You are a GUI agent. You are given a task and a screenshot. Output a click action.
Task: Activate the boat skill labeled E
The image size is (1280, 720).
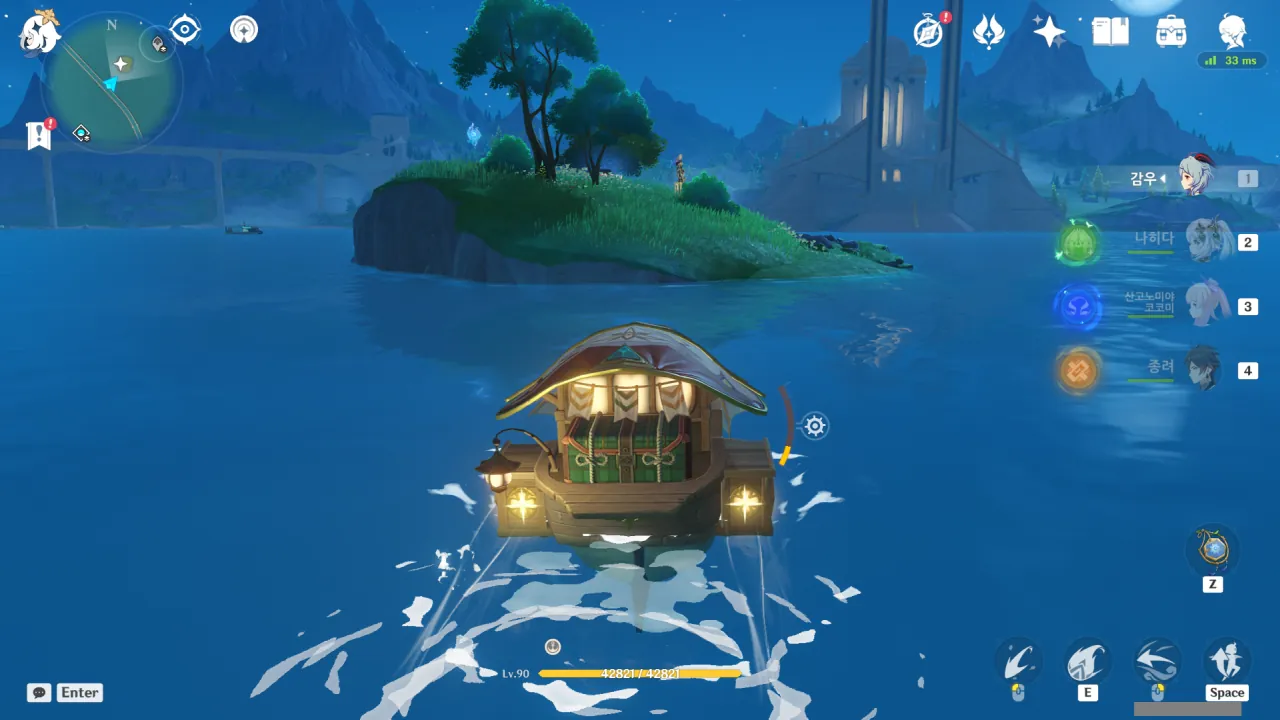(x=1087, y=662)
